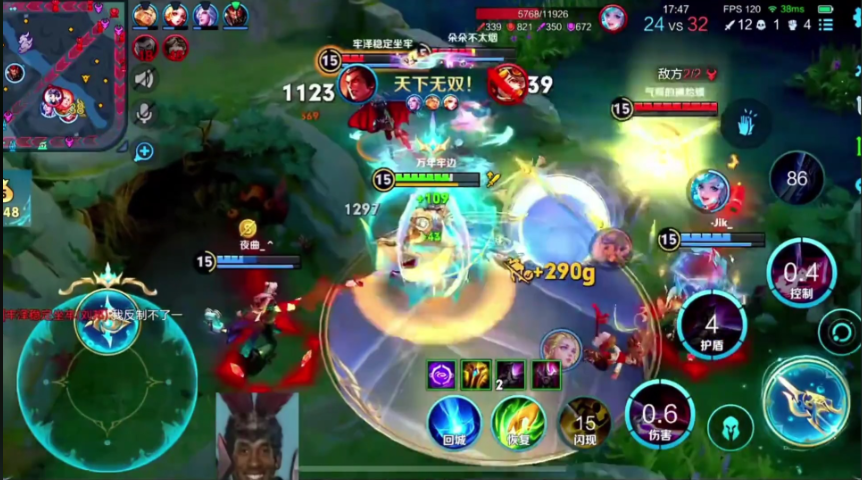The height and width of the screenshot is (480, 862).
Task: Toggle the muted speaker icon
Action: point(145,79)
